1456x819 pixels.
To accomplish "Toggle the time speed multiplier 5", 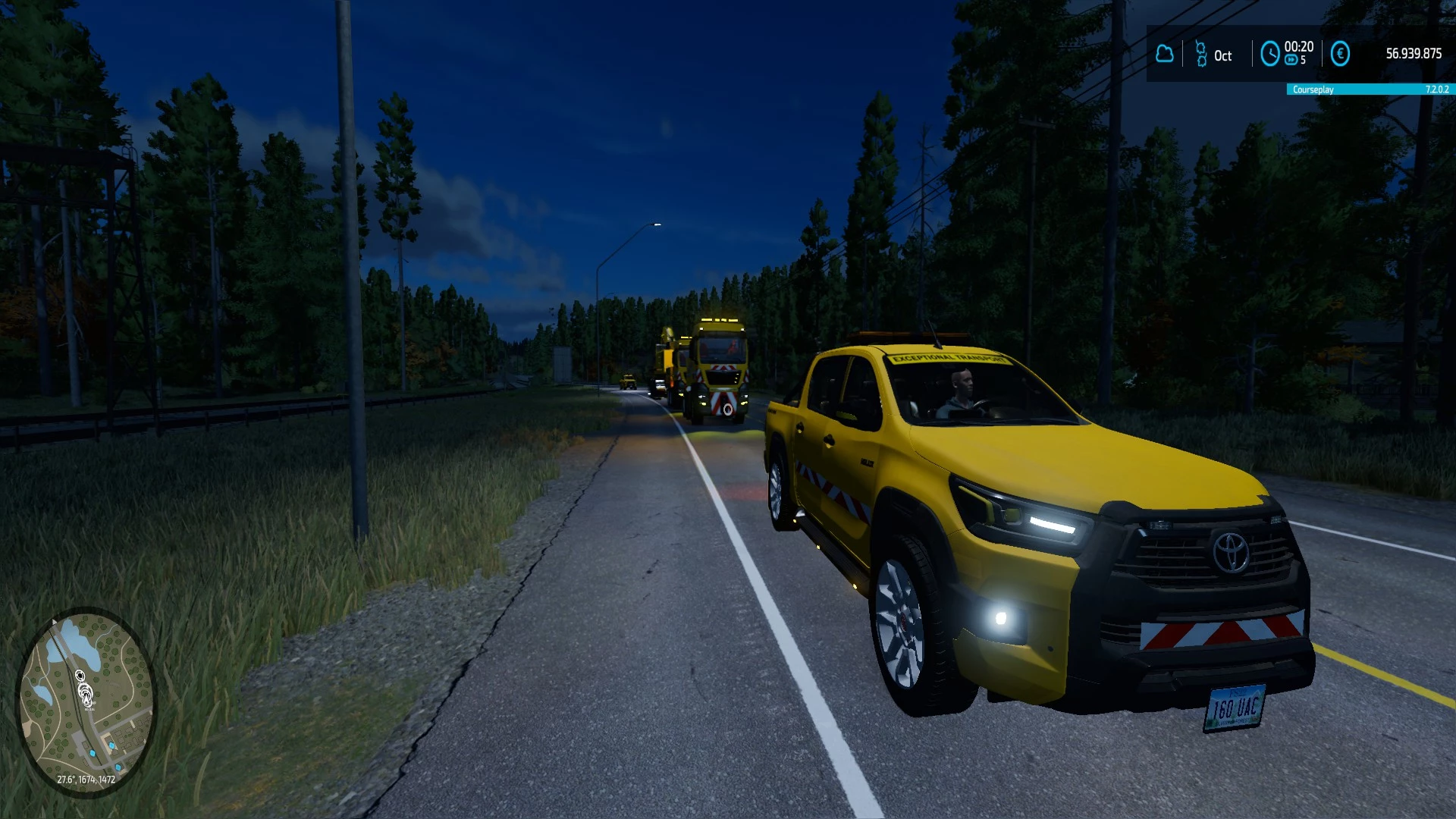I will 1302,61.
